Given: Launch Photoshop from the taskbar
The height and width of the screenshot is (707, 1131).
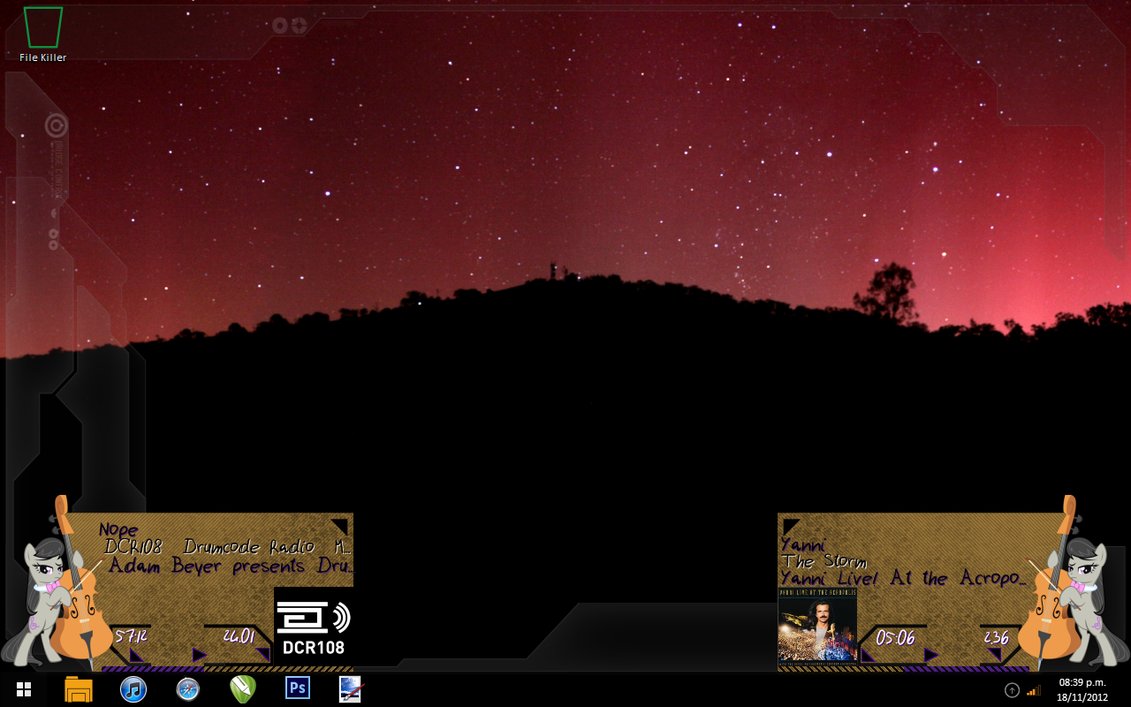Looking at the screenshot, I should (x=297, y=688).
